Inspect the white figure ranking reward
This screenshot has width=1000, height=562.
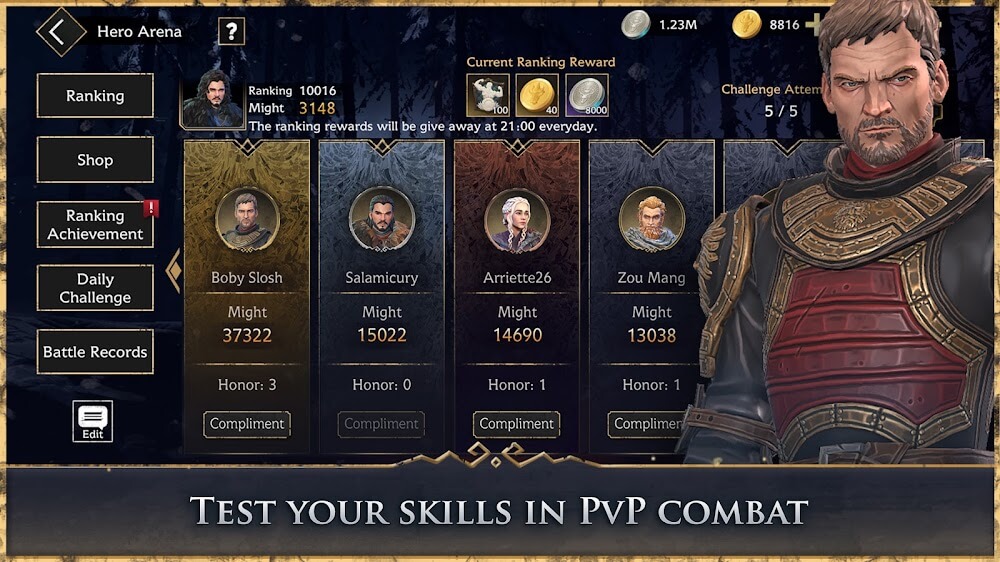pos(488,95)
